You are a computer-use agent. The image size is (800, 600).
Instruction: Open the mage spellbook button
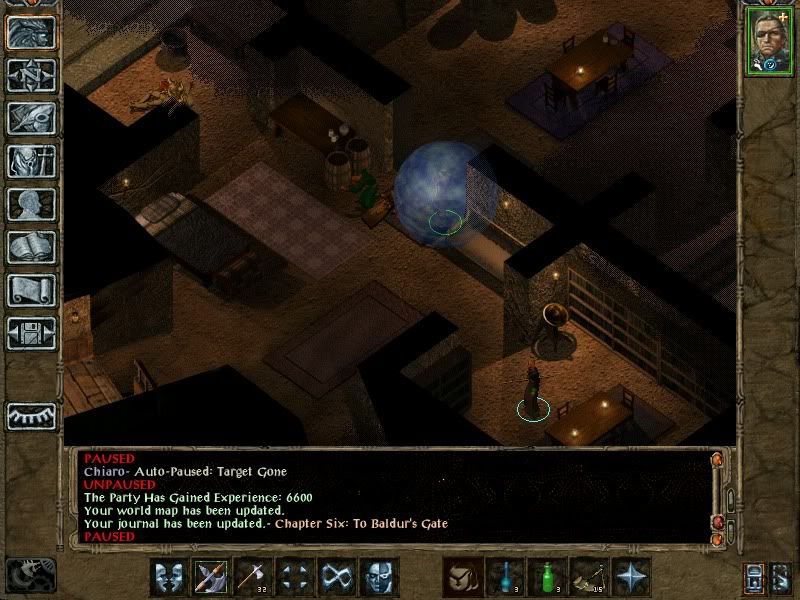point(31,247)
